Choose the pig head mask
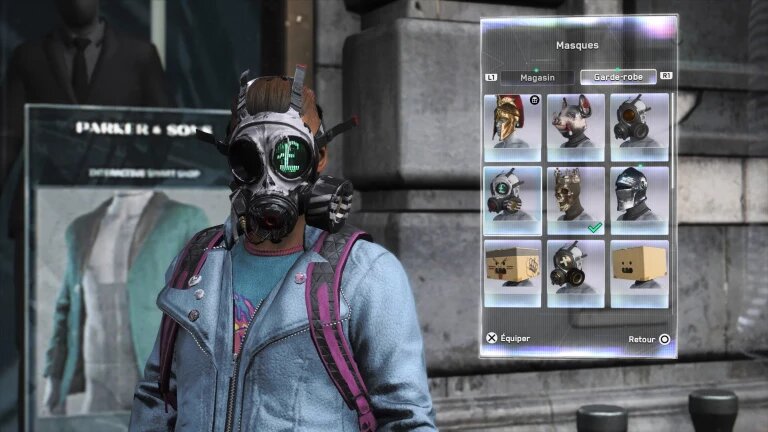The image size is (768, 432). 575,126
